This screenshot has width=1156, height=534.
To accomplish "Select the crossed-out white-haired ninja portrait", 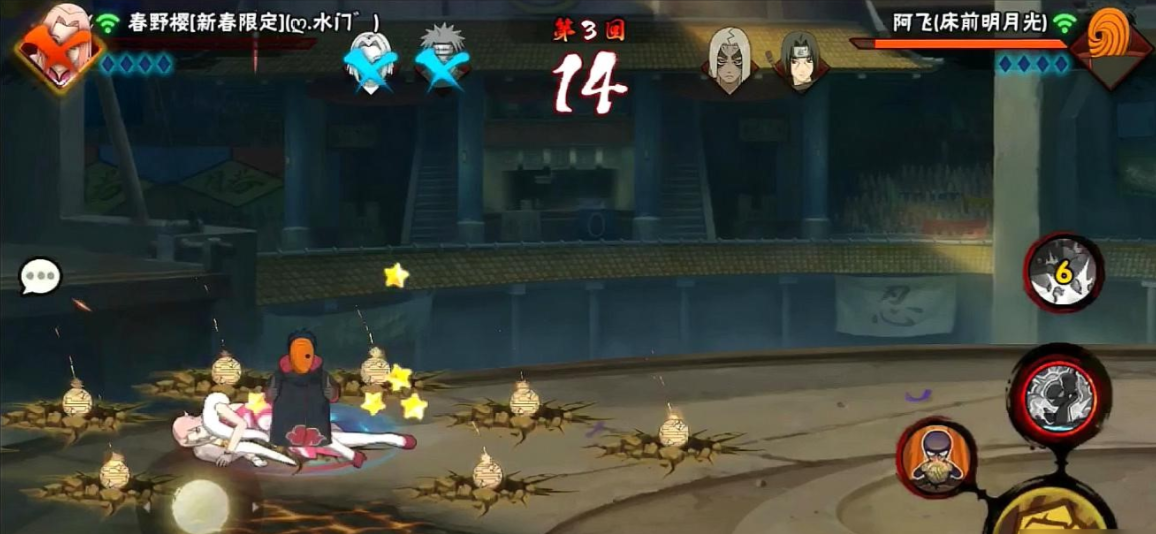I will pyautogui.click(x=370, y=60).
